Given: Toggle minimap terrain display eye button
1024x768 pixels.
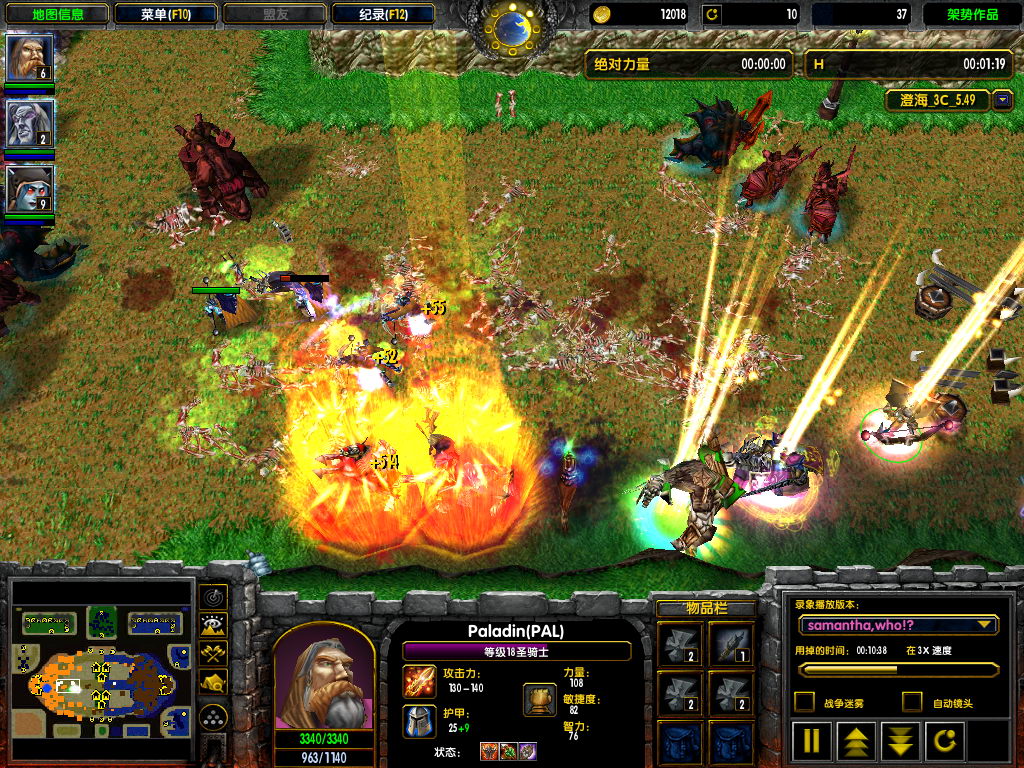Looking at the screenshot, I should [212, 626].
